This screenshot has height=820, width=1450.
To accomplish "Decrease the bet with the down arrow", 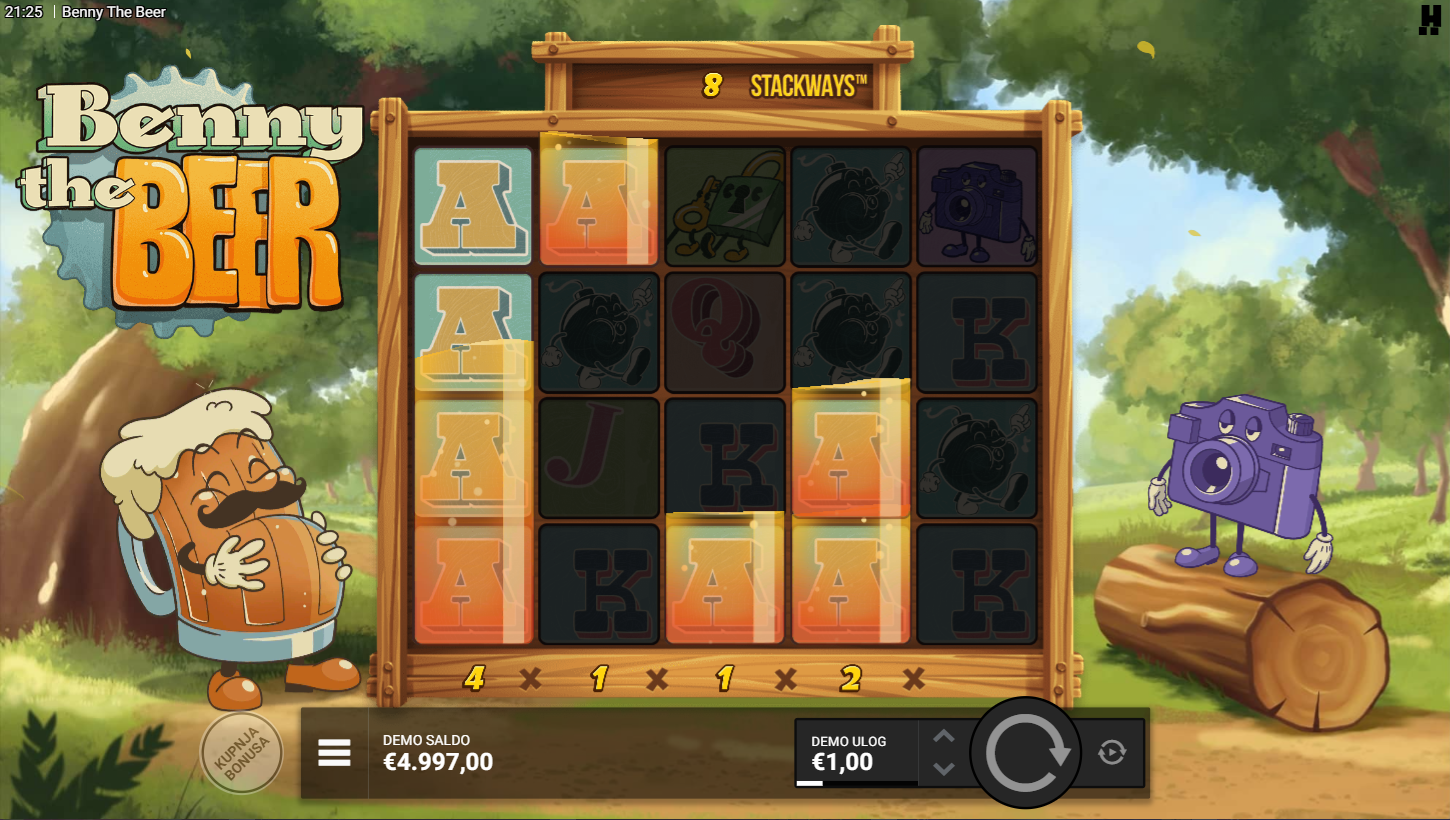I will pyautogui.click(x=944, y=768).
